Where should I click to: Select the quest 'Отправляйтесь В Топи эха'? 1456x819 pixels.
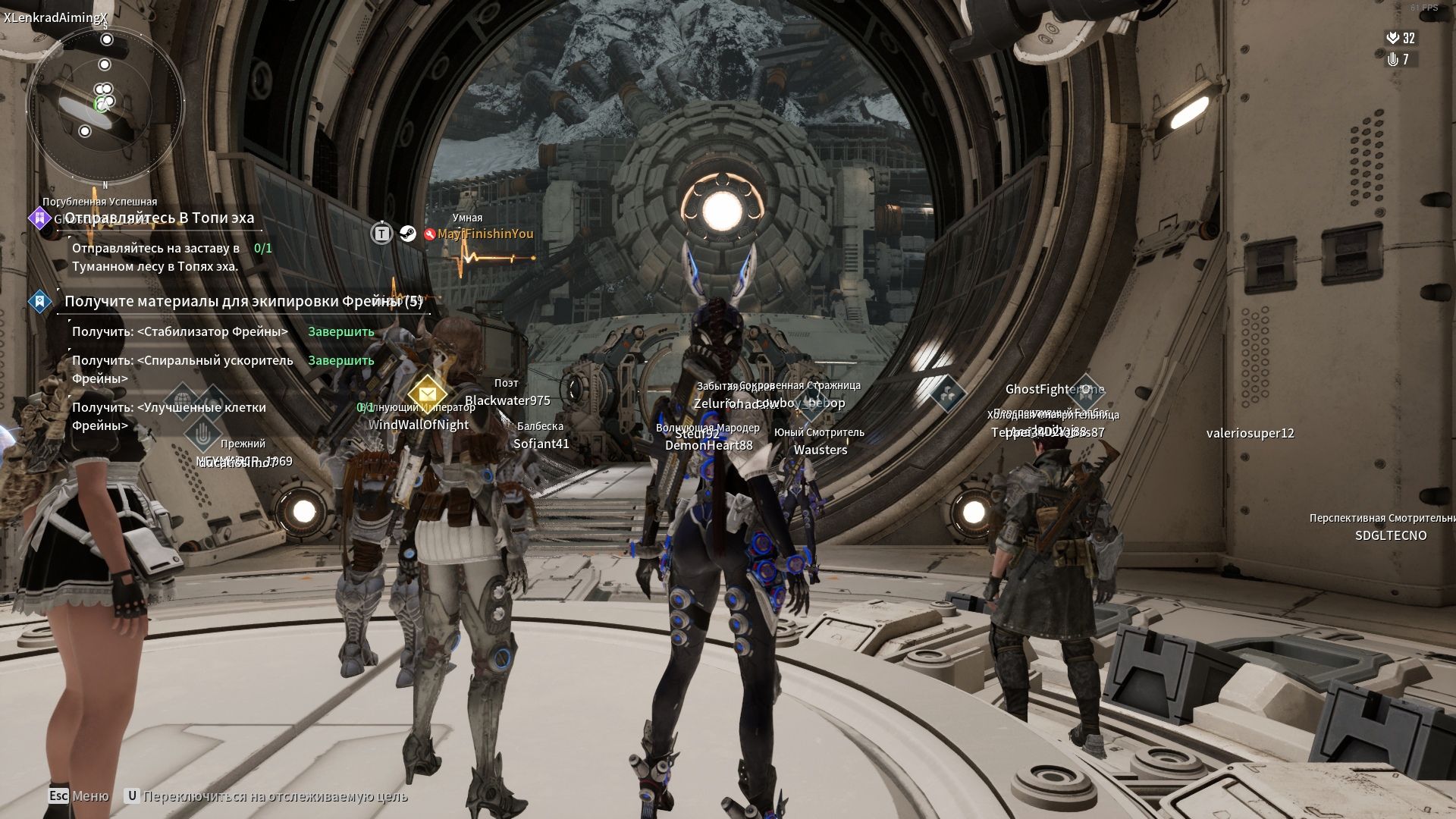(159, 218)
